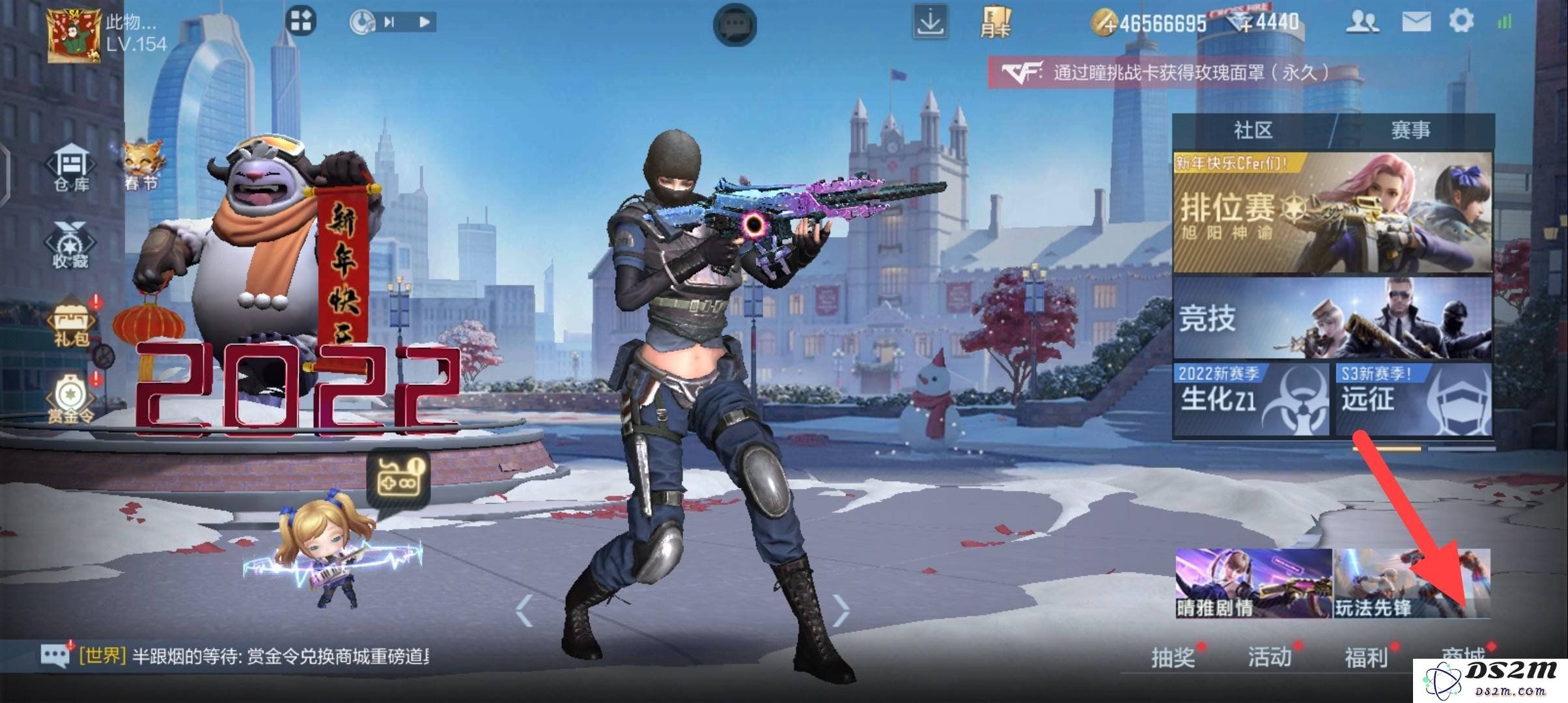
Task: Select the 排位赛 ranked match mode
Action: coord(1332,213)
